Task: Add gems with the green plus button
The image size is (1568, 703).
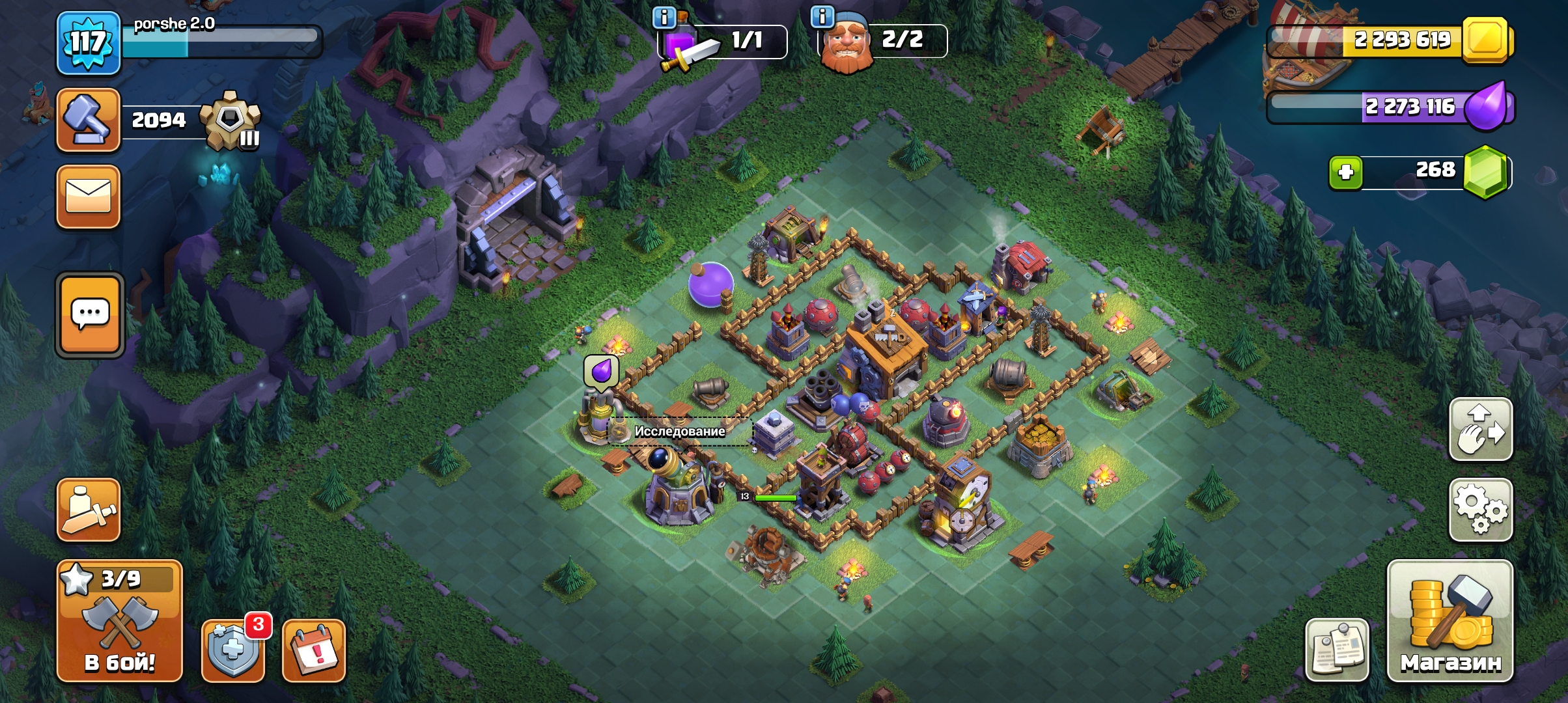Action: [x=1346, y=172]
